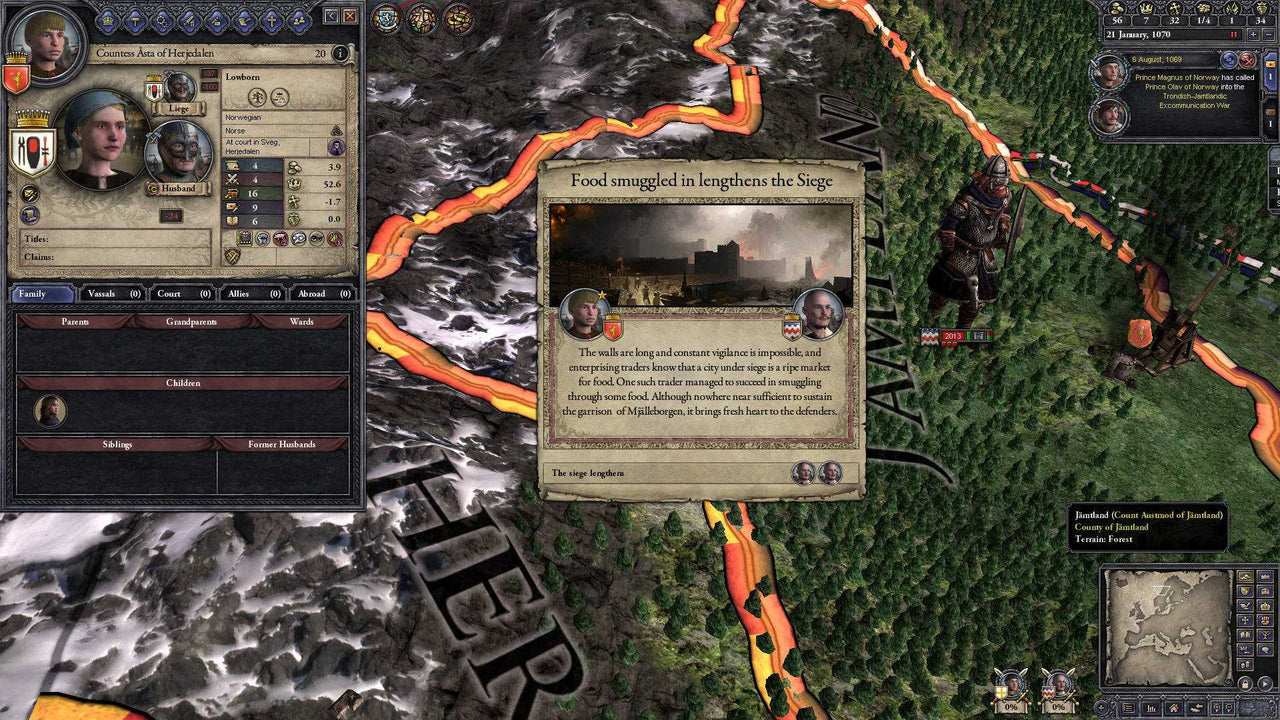Click the prestige crown icon showing 7

[1146, 9]
